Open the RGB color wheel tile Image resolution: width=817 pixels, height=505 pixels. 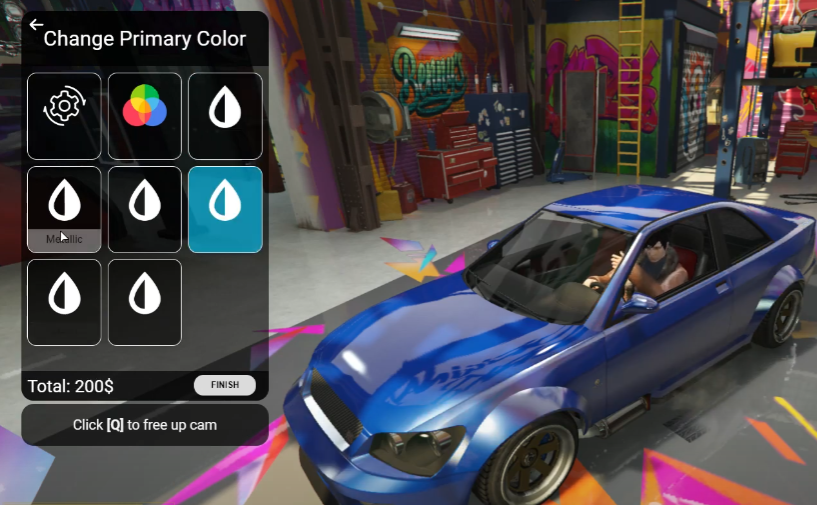(145, 115)
